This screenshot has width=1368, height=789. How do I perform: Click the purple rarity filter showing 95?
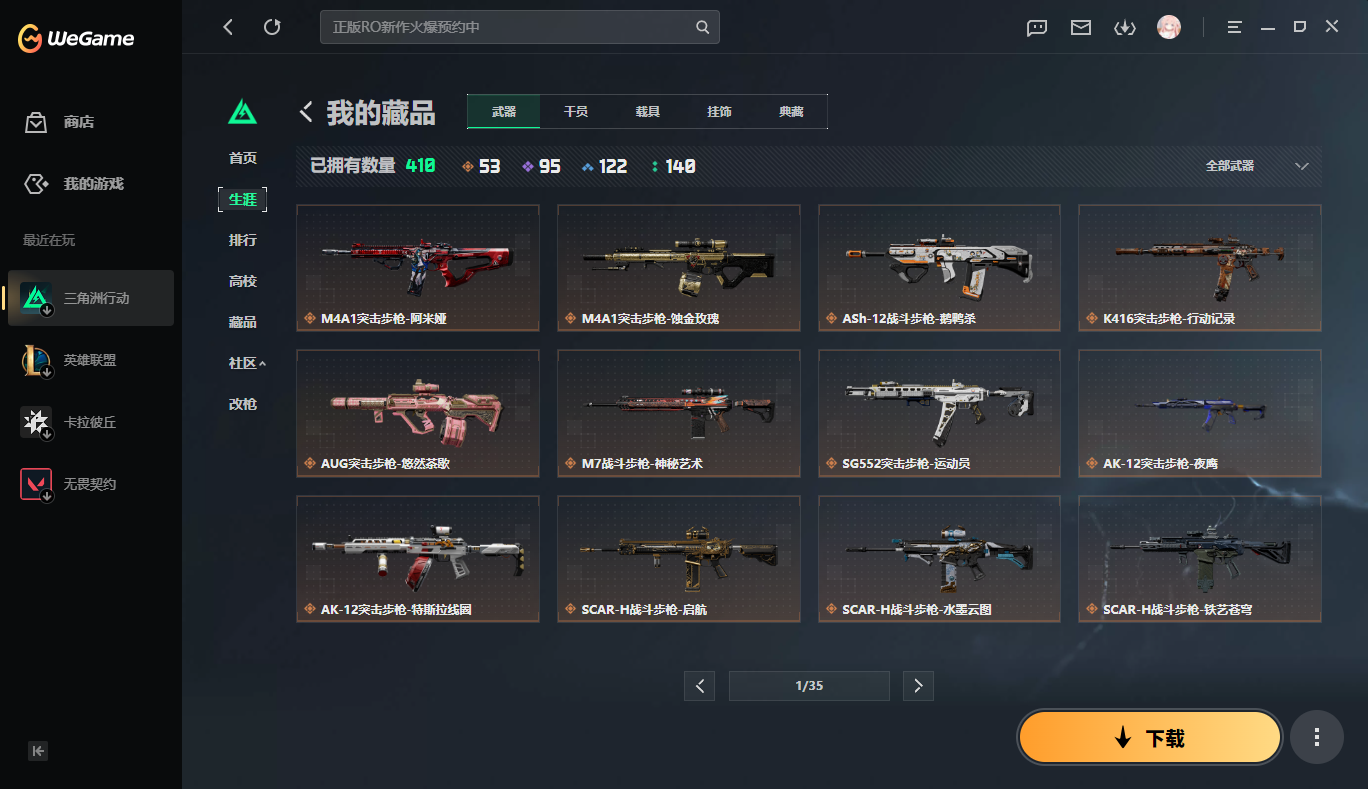(x=541, y=166)
